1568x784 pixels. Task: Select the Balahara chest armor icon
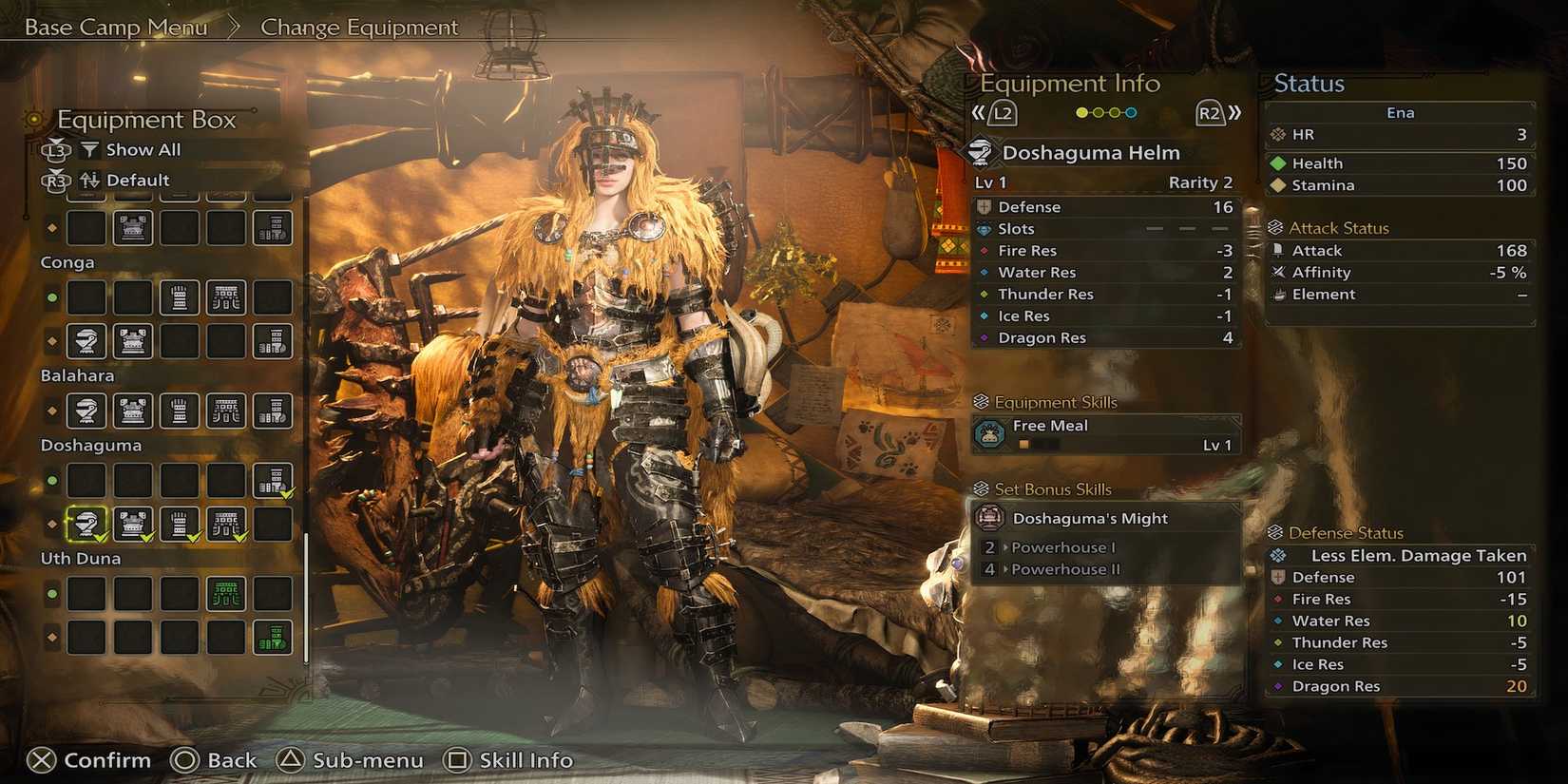tap(132, 411)
